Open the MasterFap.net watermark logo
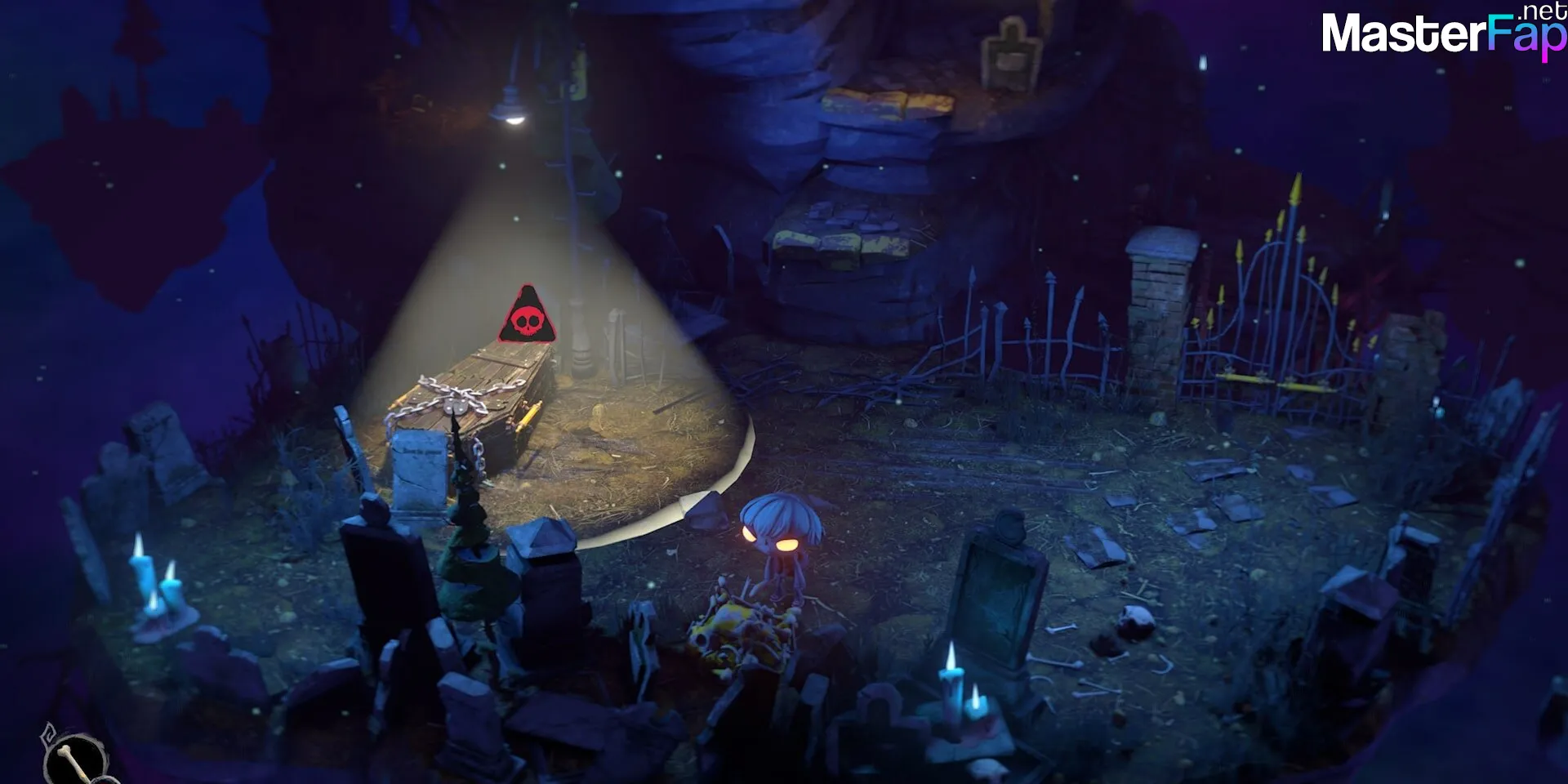The width and height of the screenshot is (1568, 784). (1442, 33)
